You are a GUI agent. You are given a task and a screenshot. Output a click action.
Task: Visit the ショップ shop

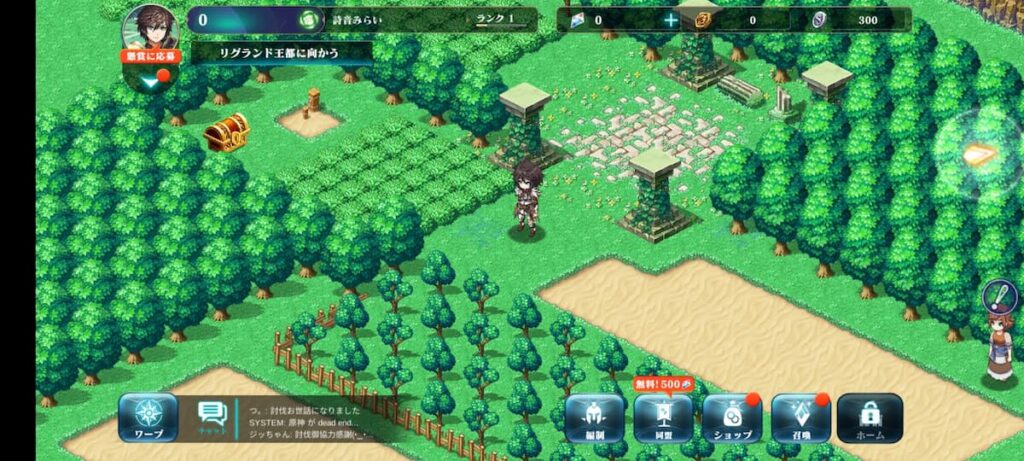(732, 418)
